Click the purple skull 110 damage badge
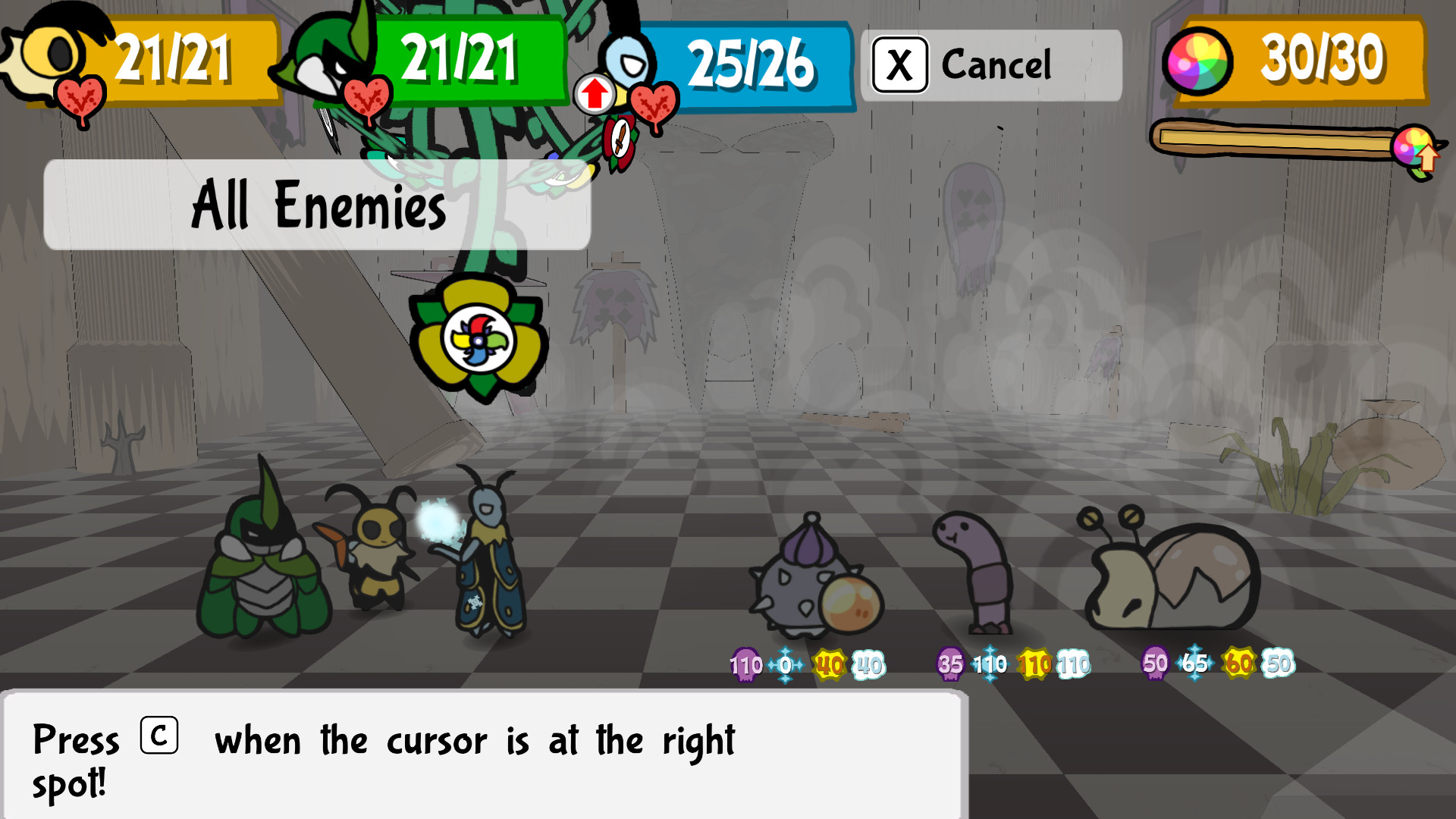Image resolution: width=1456 pixels, height=819 pixels. 745,666
